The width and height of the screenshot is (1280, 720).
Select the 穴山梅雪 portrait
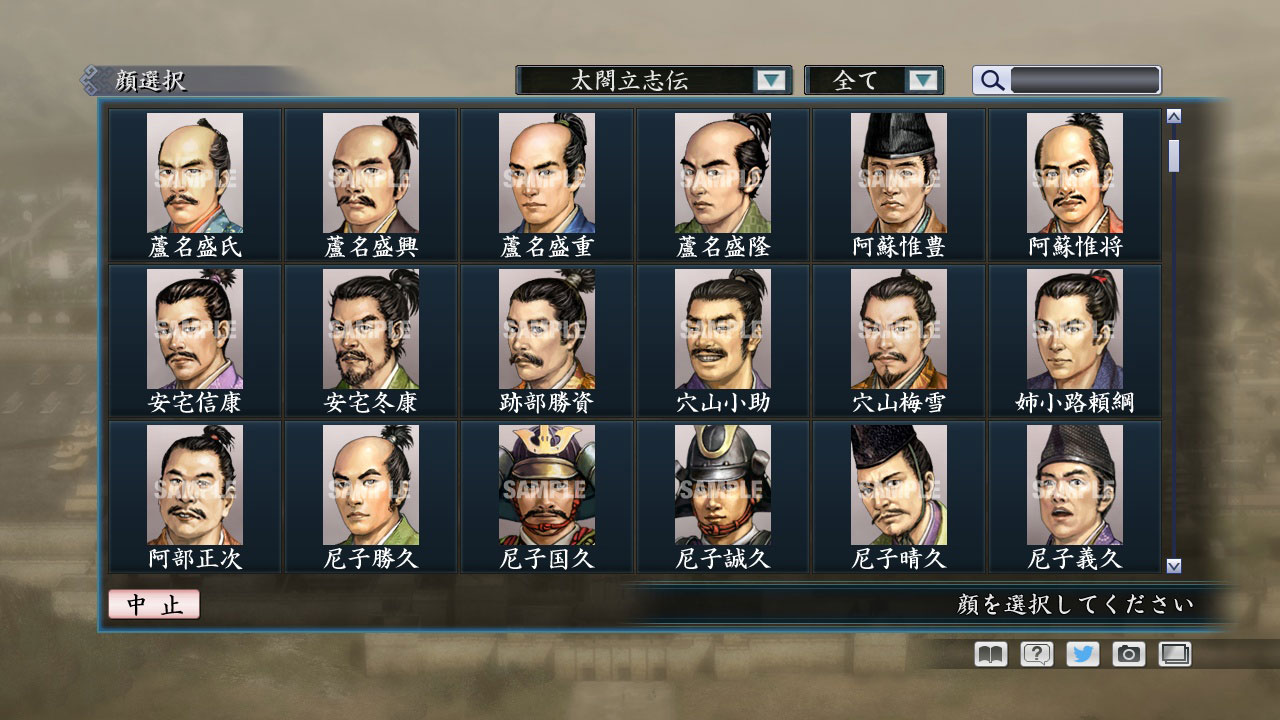tap(897, 330)
